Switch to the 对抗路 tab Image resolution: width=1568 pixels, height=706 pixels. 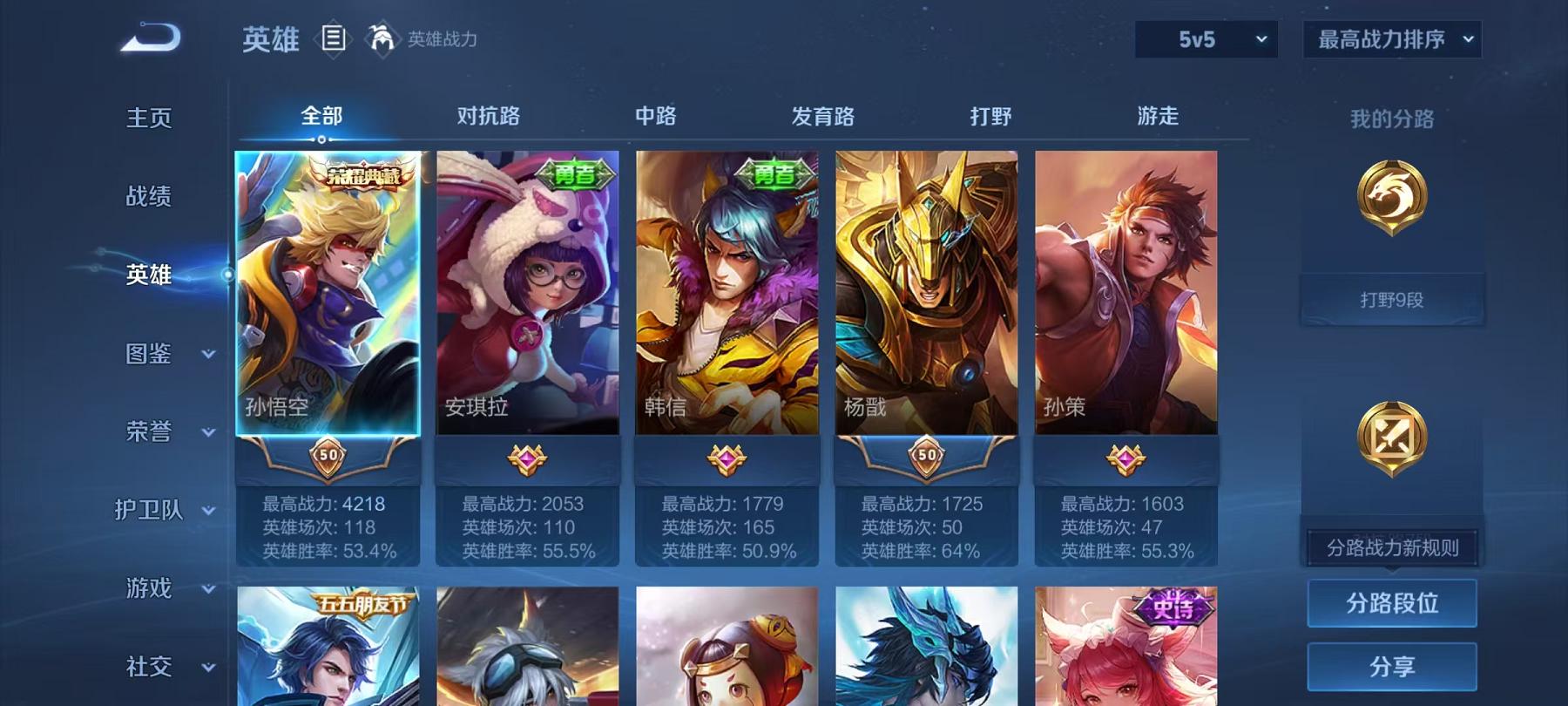486,116
